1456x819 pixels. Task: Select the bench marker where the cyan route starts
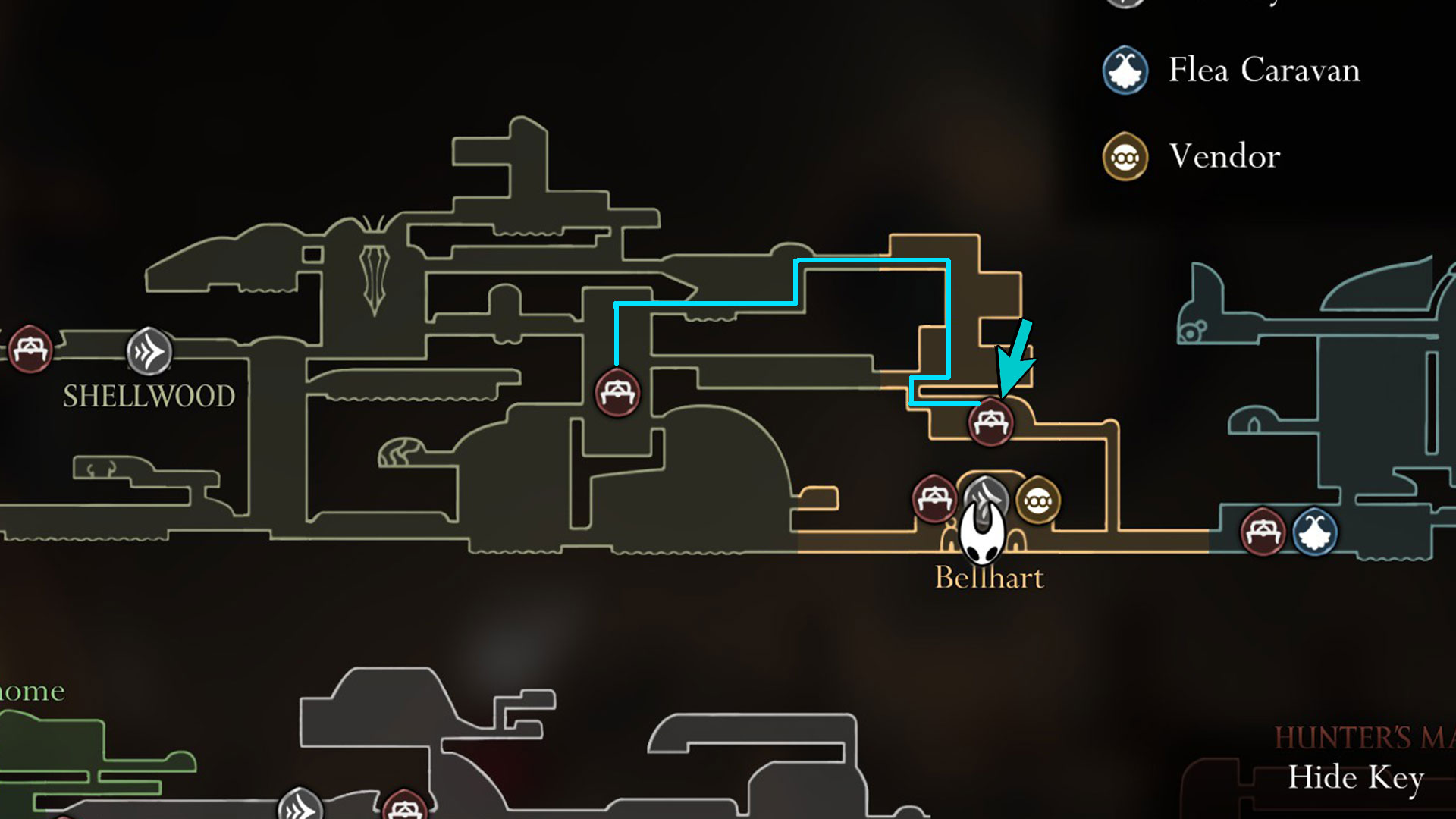pos(617,392)
